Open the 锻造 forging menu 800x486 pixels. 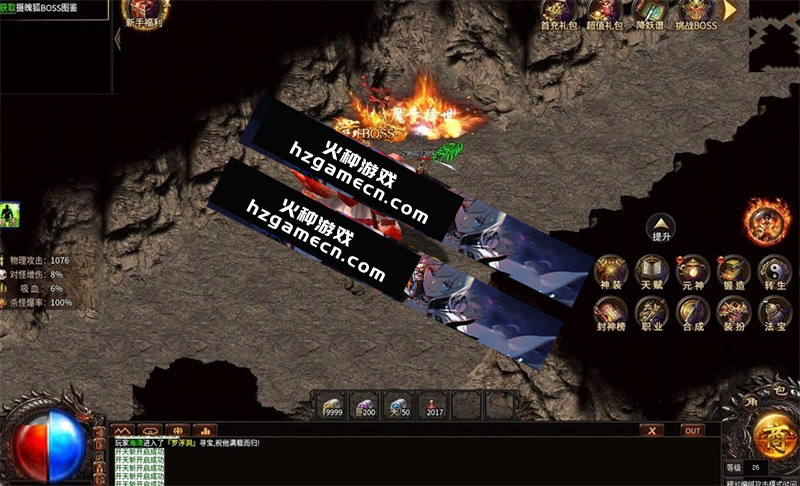pyautogui.click(x=734, y=270)
